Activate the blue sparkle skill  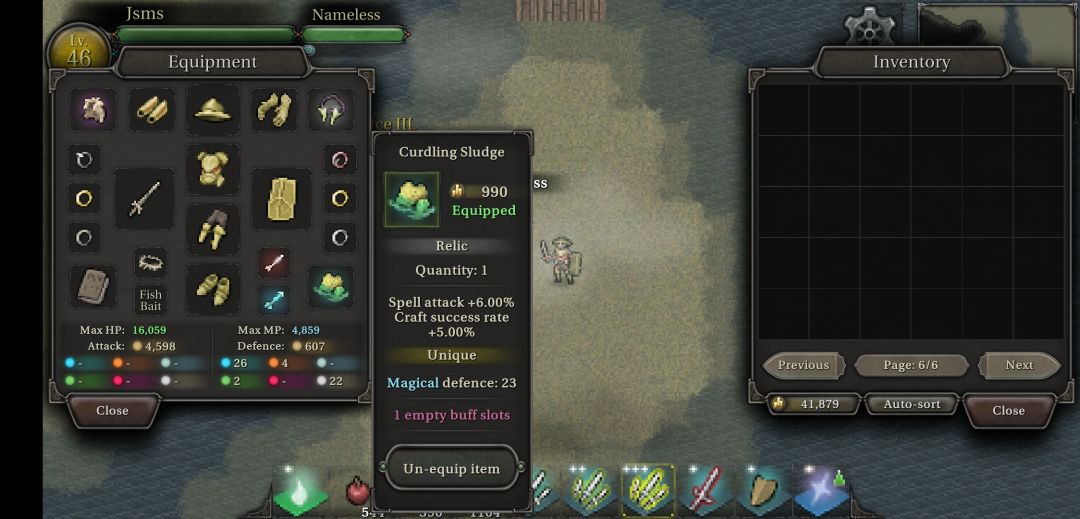coord(821,490)
